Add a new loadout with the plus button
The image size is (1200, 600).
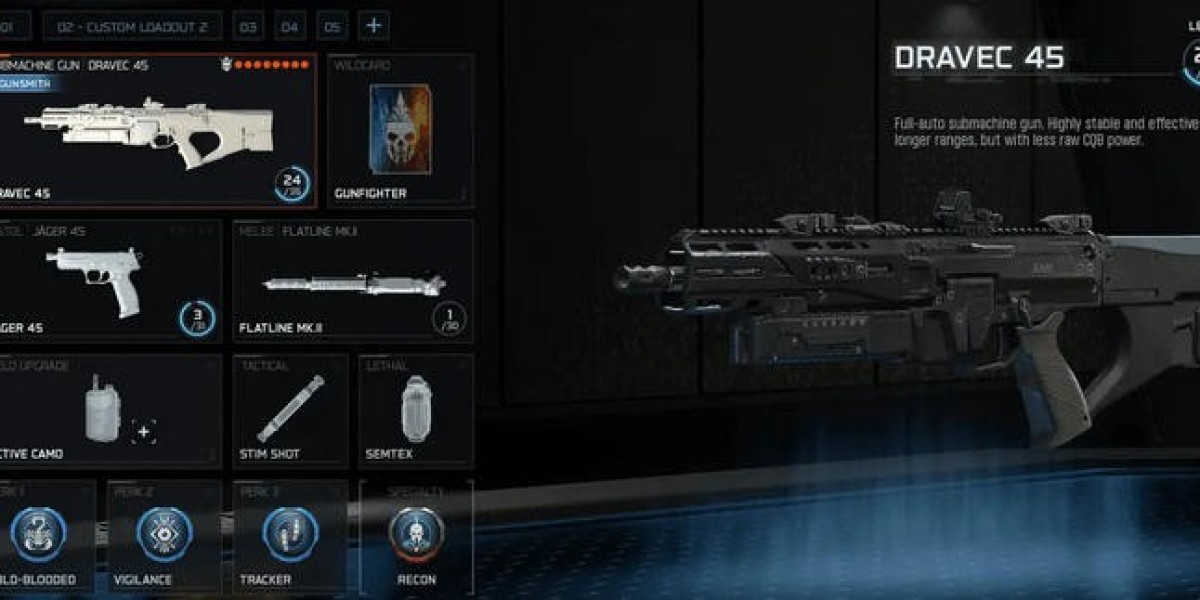[x=374, y=25]
